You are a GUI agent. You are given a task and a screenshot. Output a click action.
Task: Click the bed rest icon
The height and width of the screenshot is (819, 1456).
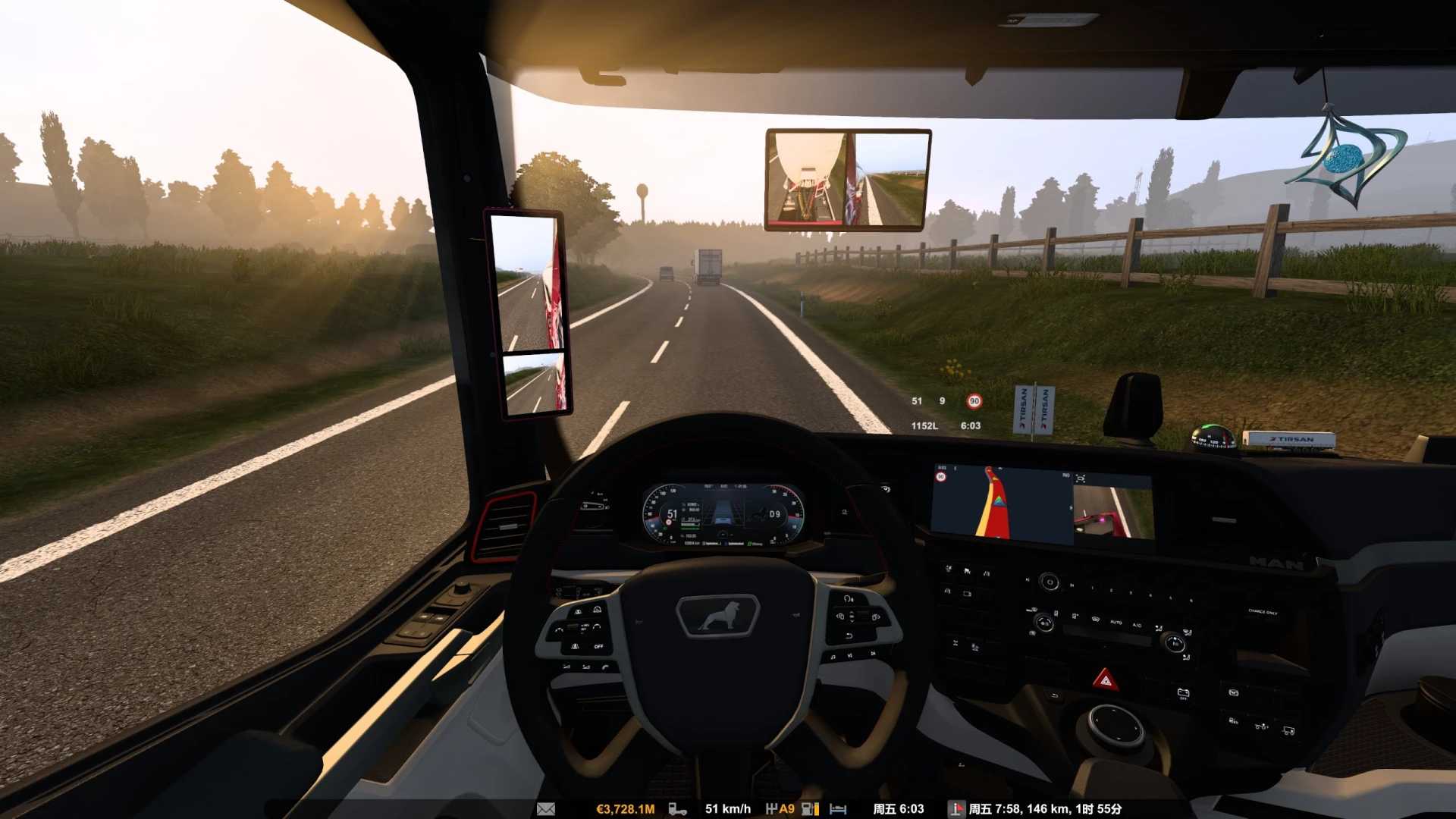838,809
